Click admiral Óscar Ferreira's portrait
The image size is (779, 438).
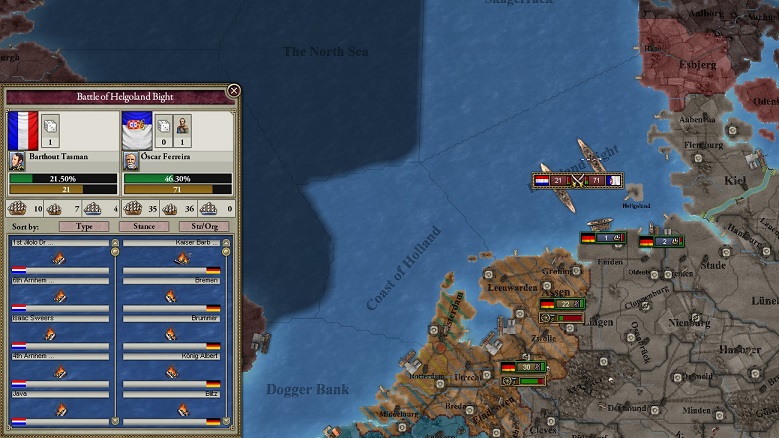131,160
